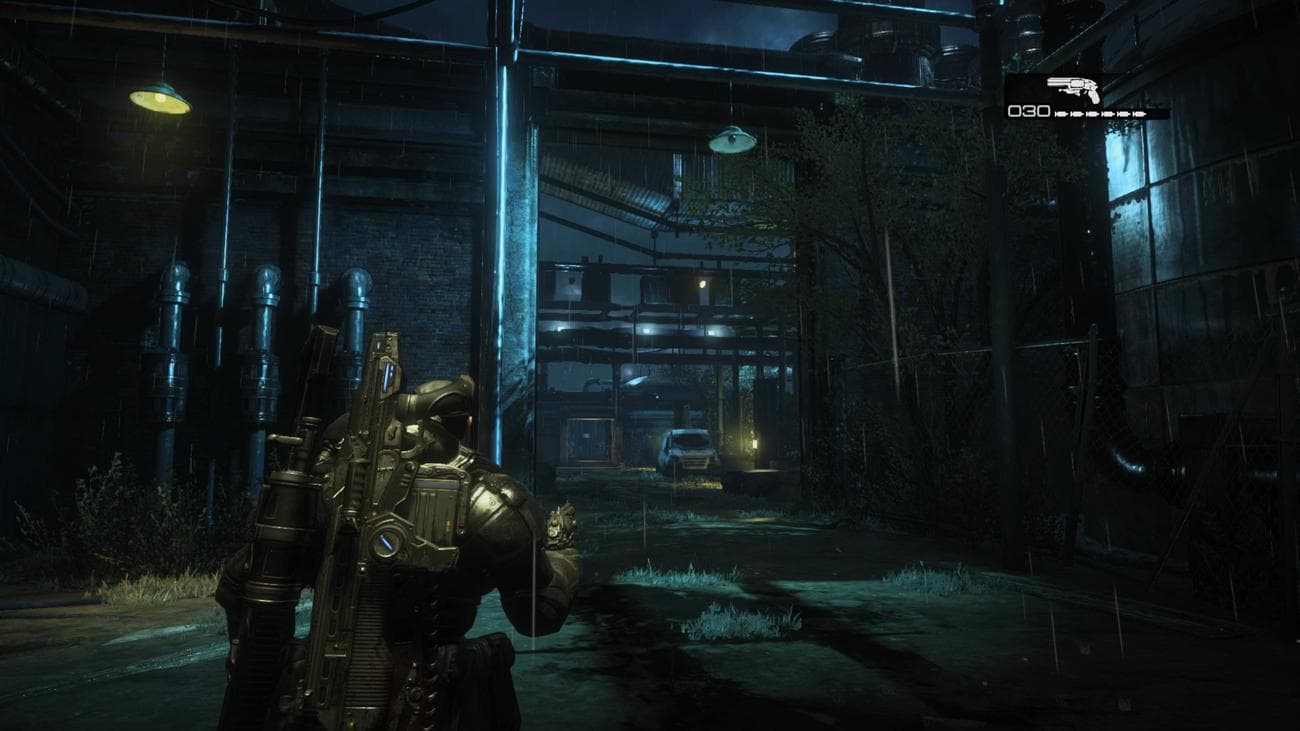1300x731 pixels.
Task: Click the first bullet pip indicator
Action: [x=1061, y=113]
